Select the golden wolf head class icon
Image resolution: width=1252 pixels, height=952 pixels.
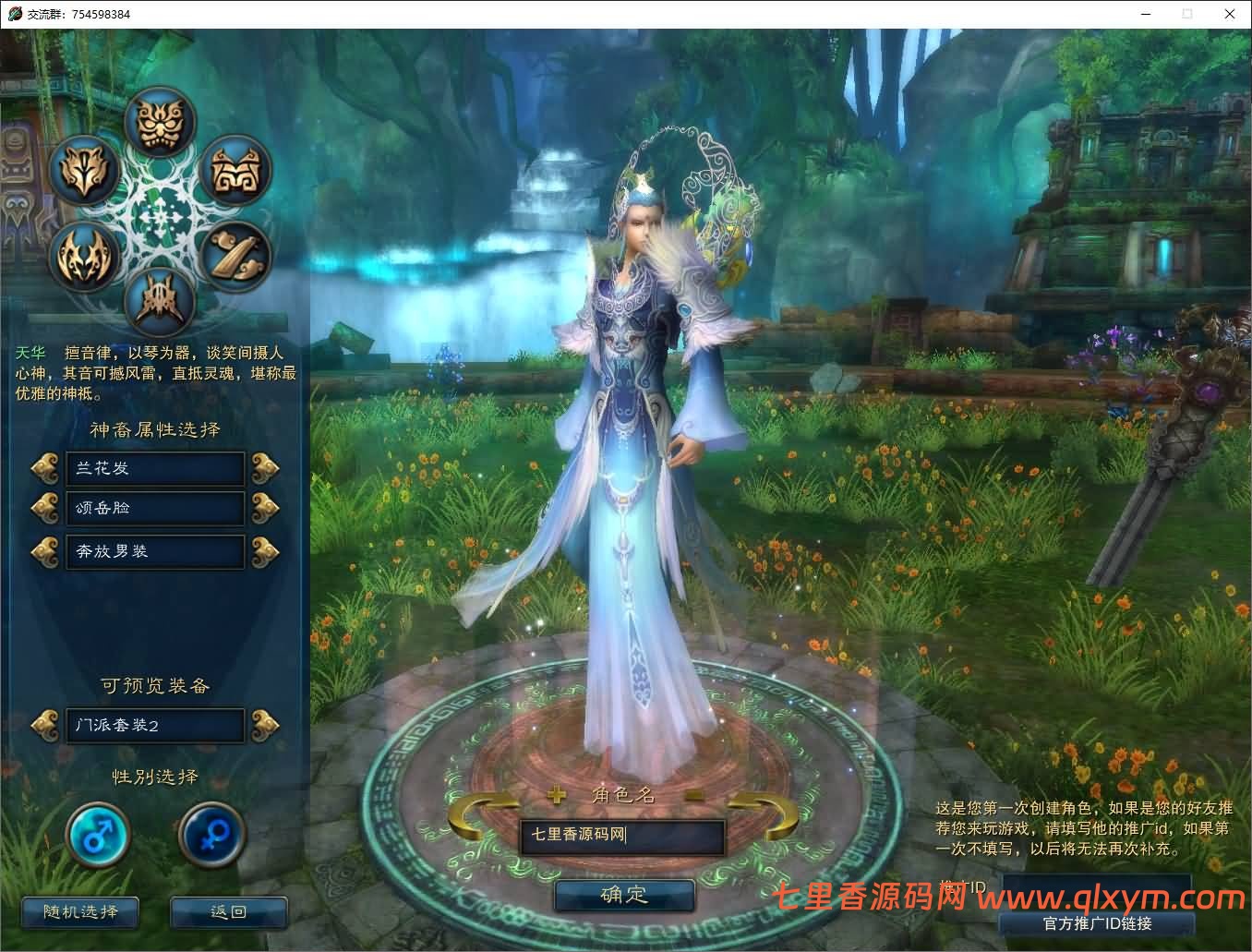[x=84, y=171]
